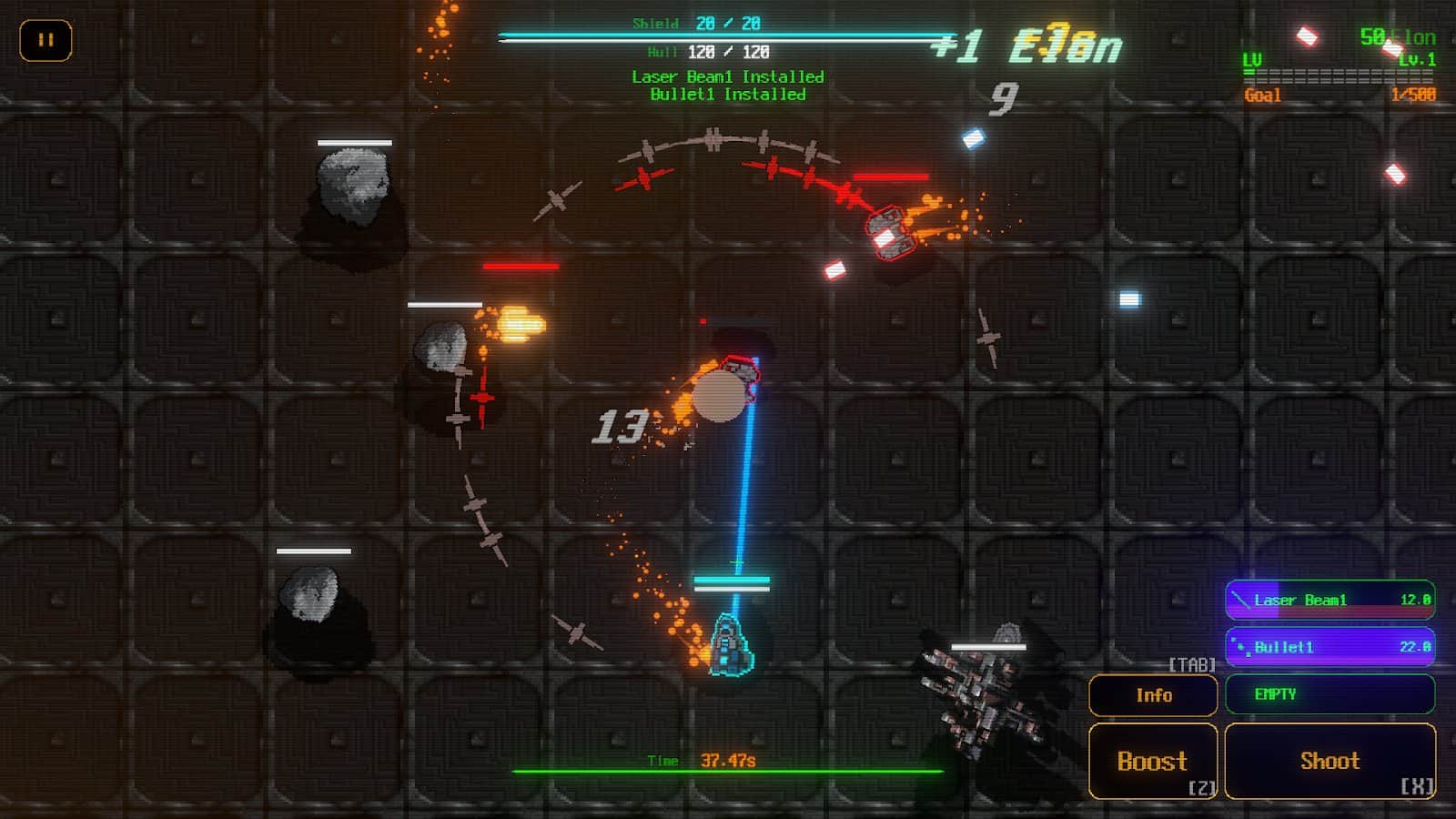Toggle the Laser Beam1 weapon slot
The image size is (1456, 819).
pyautogui.click(x=1330, y=601)
